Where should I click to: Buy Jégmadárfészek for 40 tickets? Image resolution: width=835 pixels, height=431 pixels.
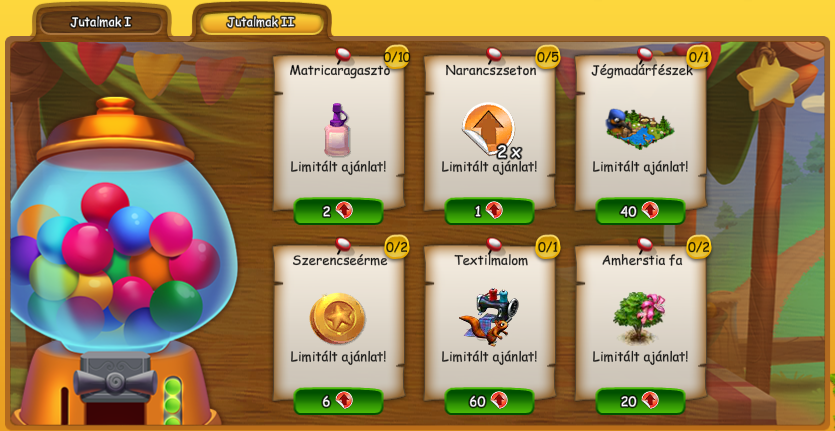[x=640, y=211]
